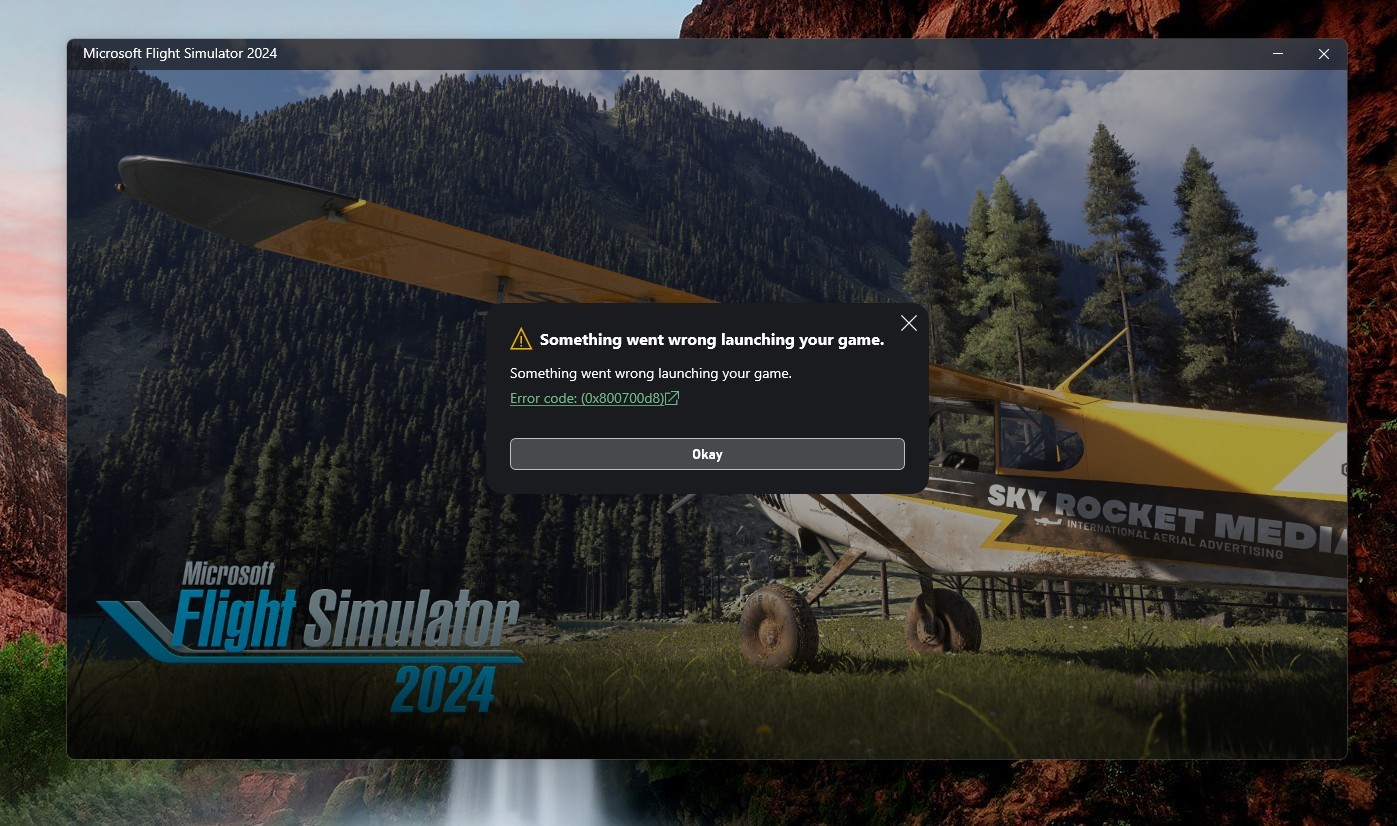1397x826 pixels.
Task: Dismiss the error dialog with its X
Action: pyautogui.click(x=908, y=323)
